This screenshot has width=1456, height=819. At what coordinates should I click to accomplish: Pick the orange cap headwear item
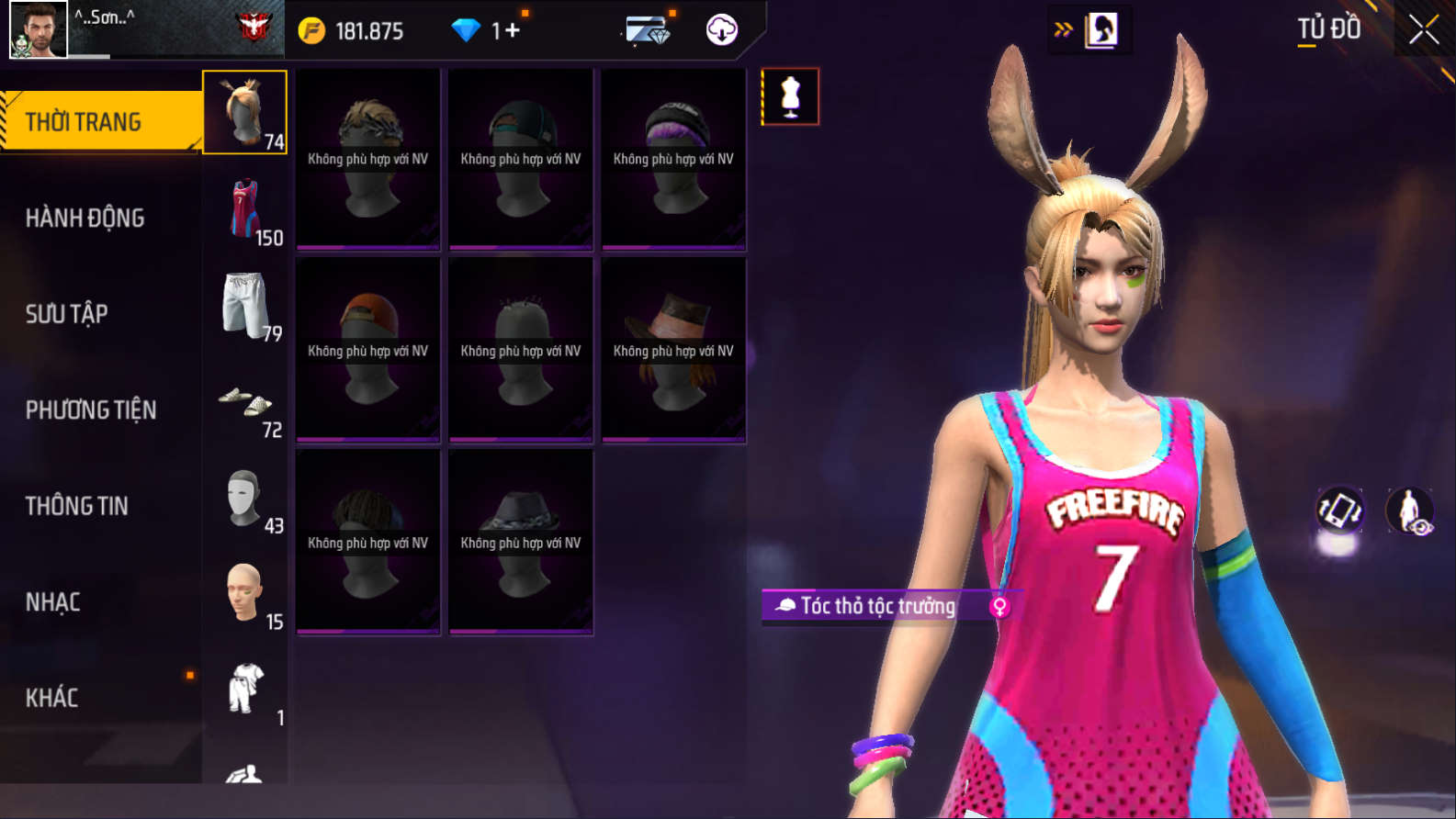tap(368, 350)
